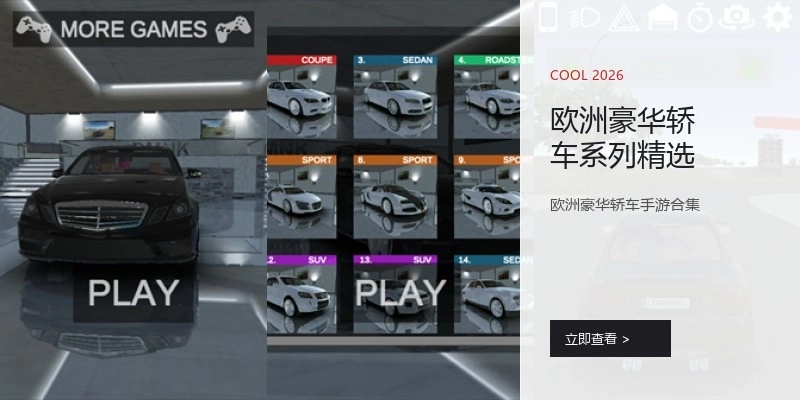Open the garage icon

[662, 17]
